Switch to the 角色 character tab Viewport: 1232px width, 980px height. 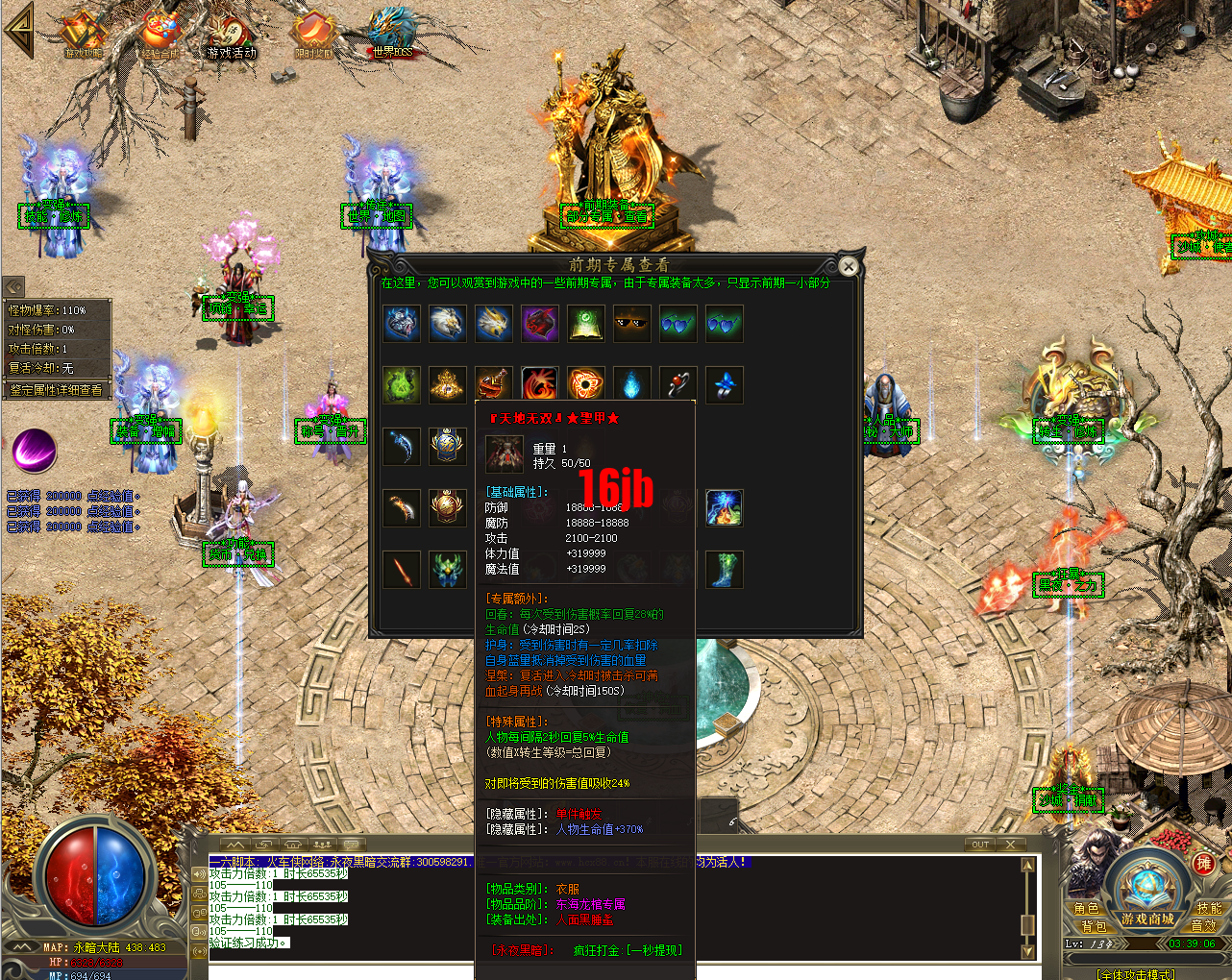[x=1087, y=909]
